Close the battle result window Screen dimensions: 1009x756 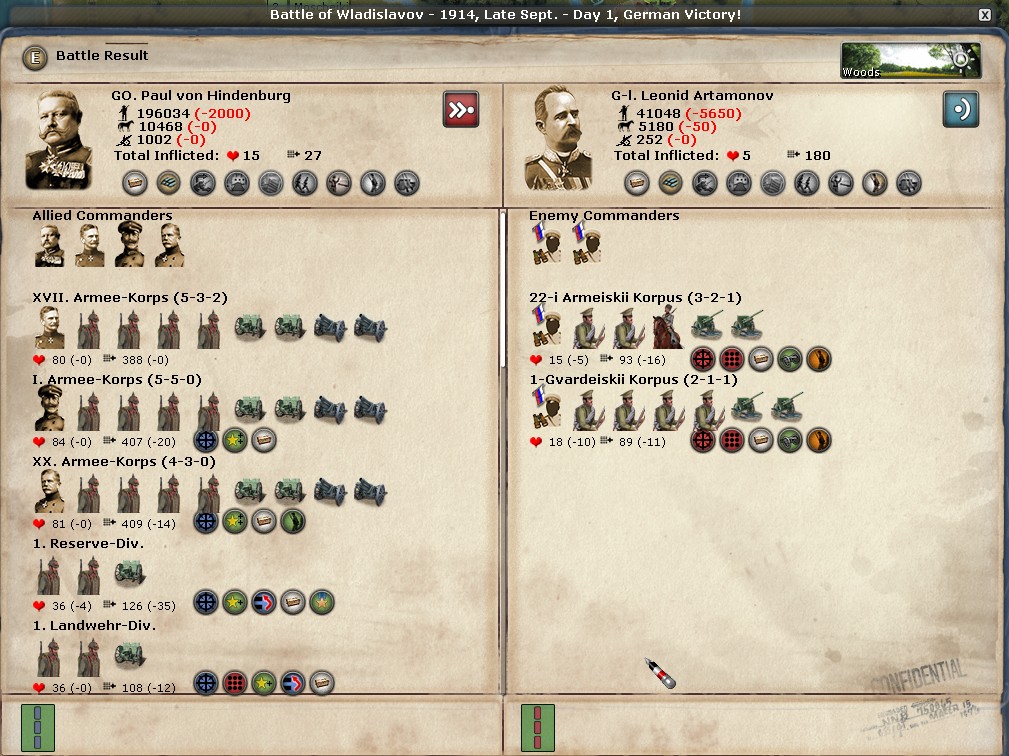(985, 15)
